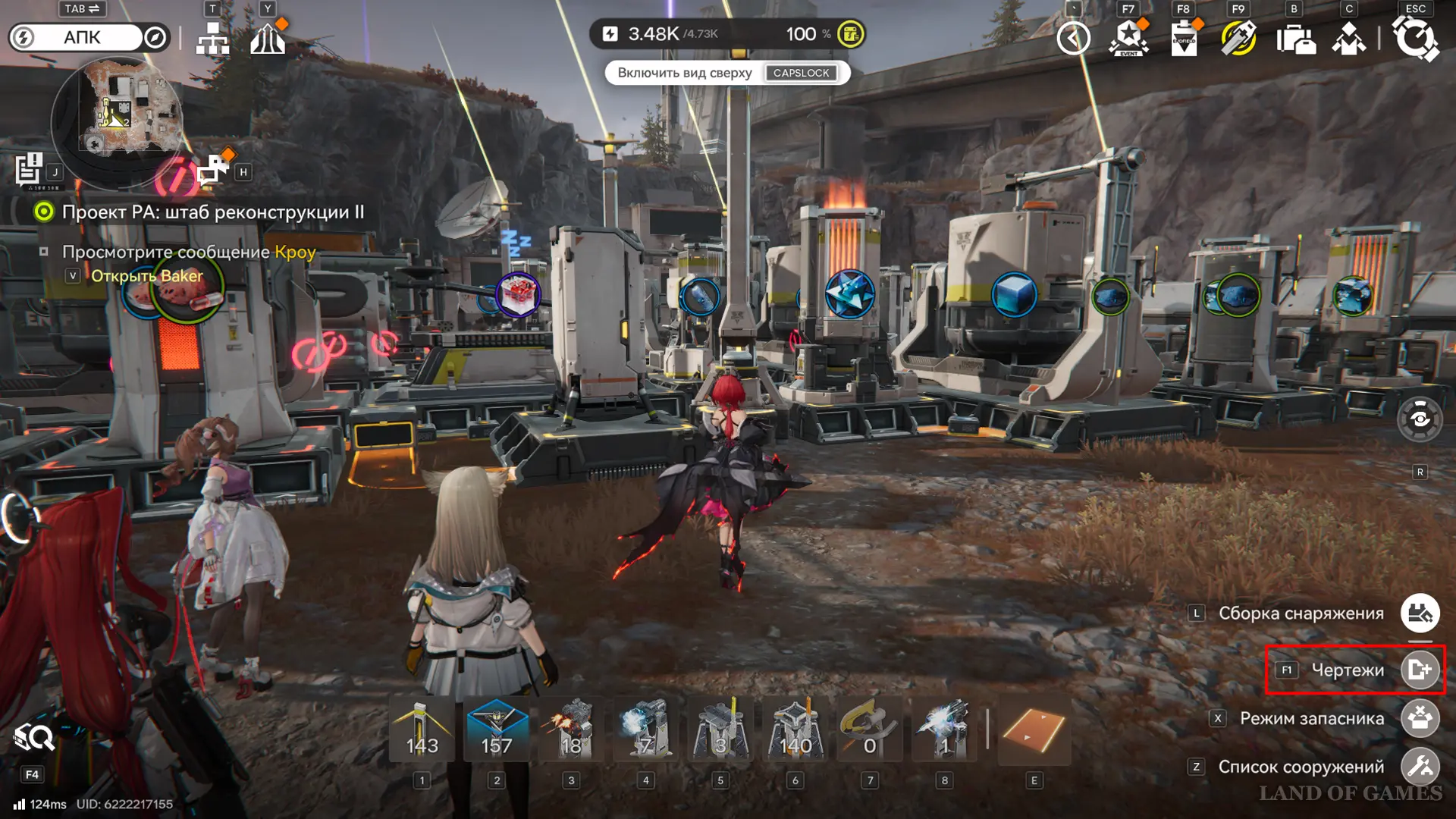Open Сборка снаряжения gear assembly
This screenshot has height=819, width=1456.
pos(1420,613)
